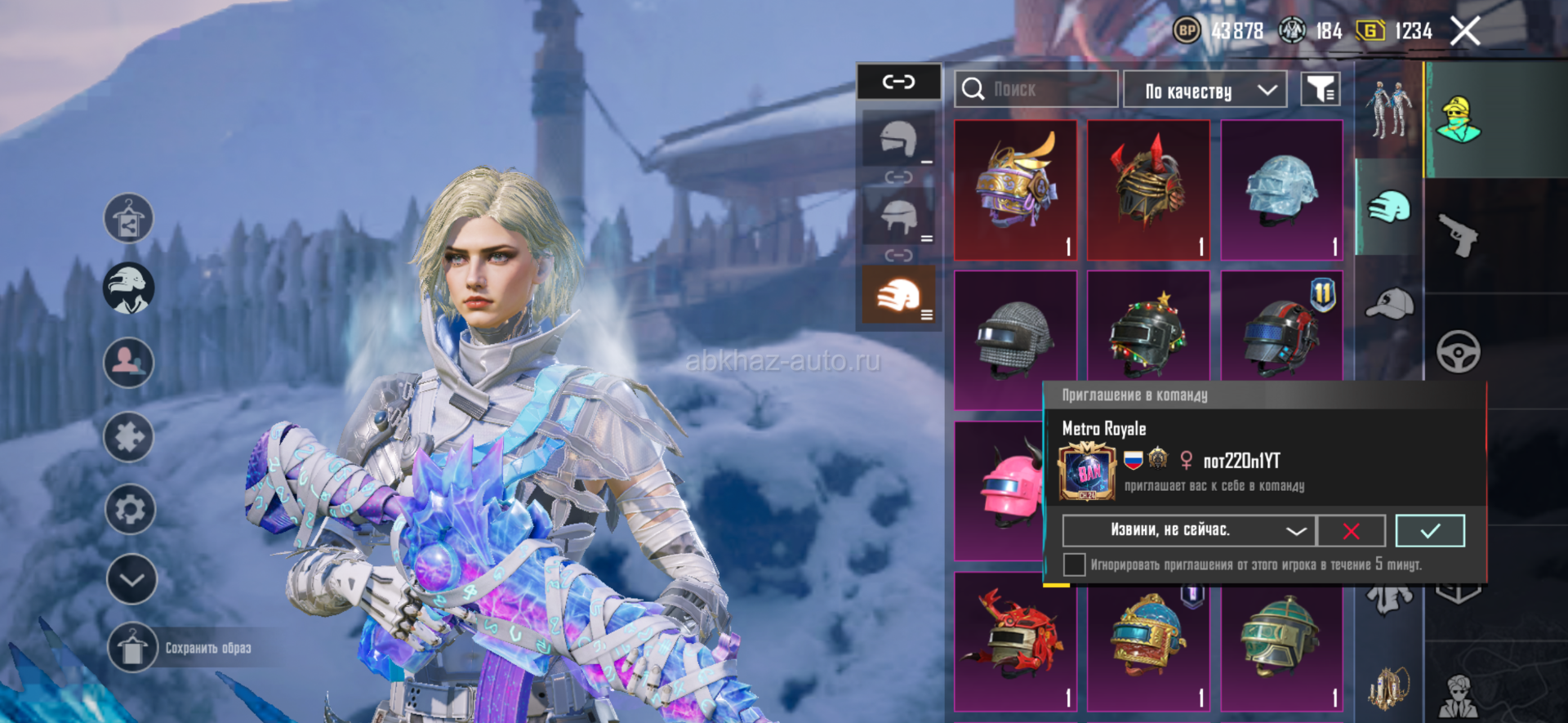Open the gear settings icon on the left
Screen dimensions: 1568x723
[x=130, y=510]
